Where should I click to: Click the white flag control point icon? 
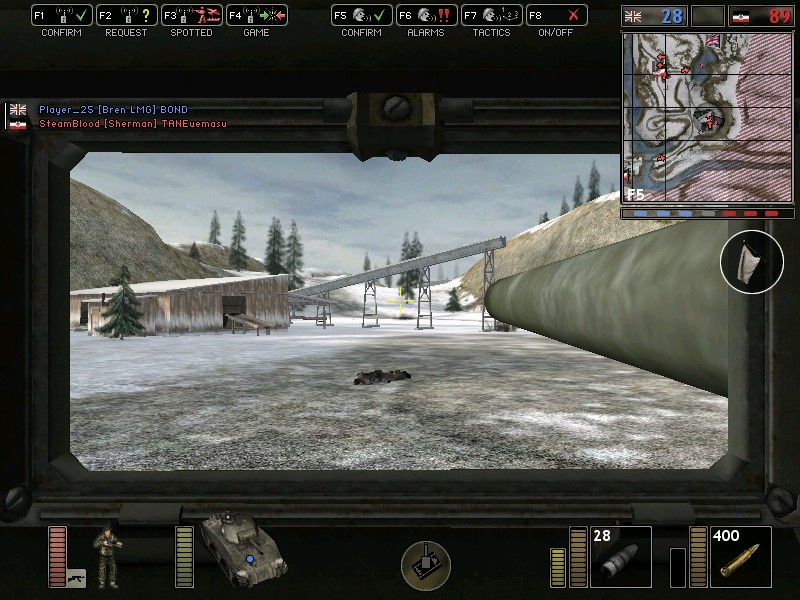tap(752, 261)
